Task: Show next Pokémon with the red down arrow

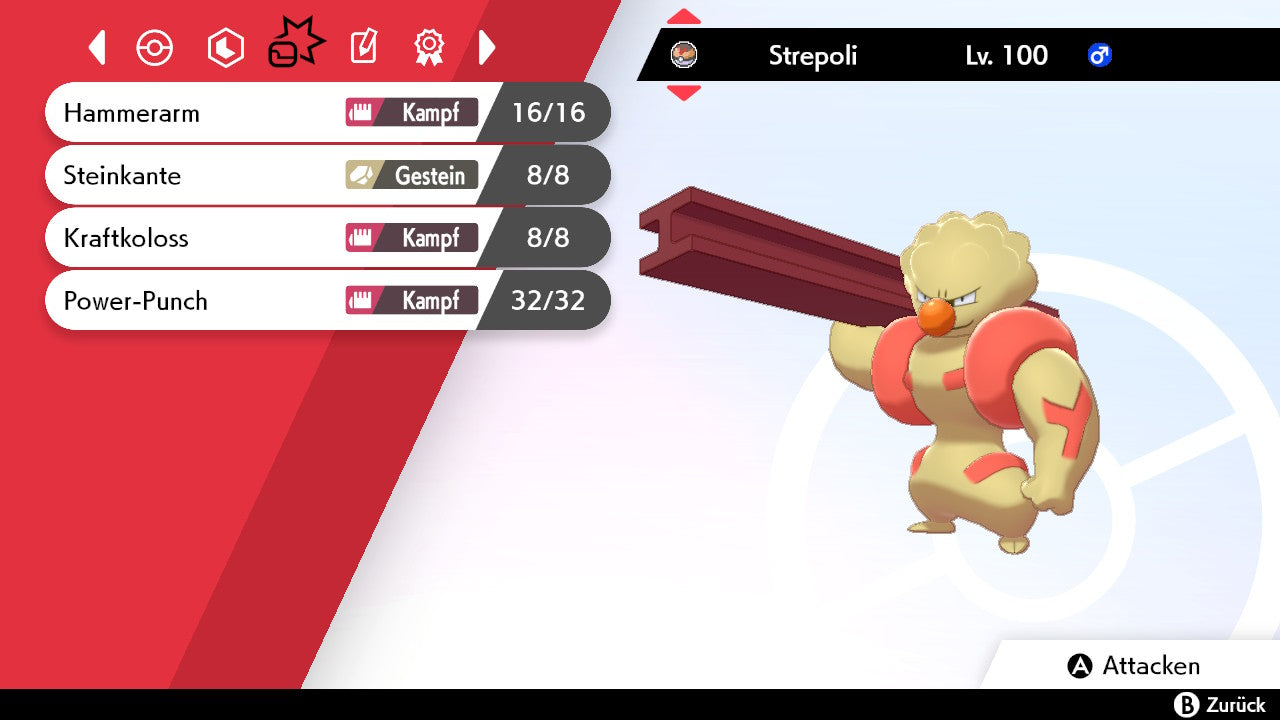Action: pyautogui.click(x=684, y=93)
